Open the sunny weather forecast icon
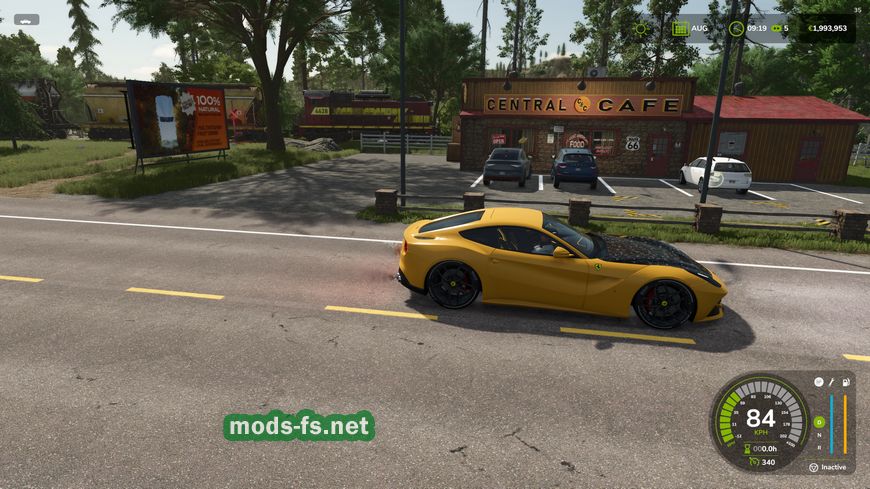870x489 pixels. point(641,28)
